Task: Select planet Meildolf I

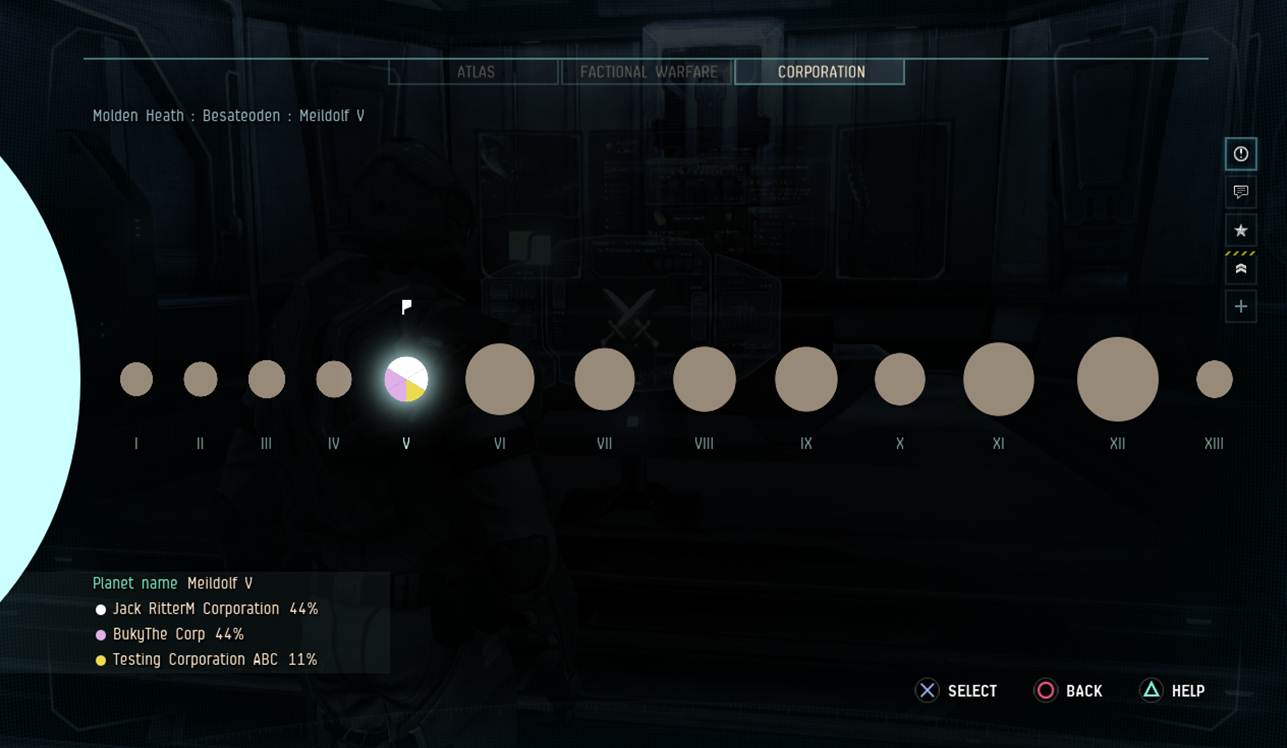Action: pos(136,379)
